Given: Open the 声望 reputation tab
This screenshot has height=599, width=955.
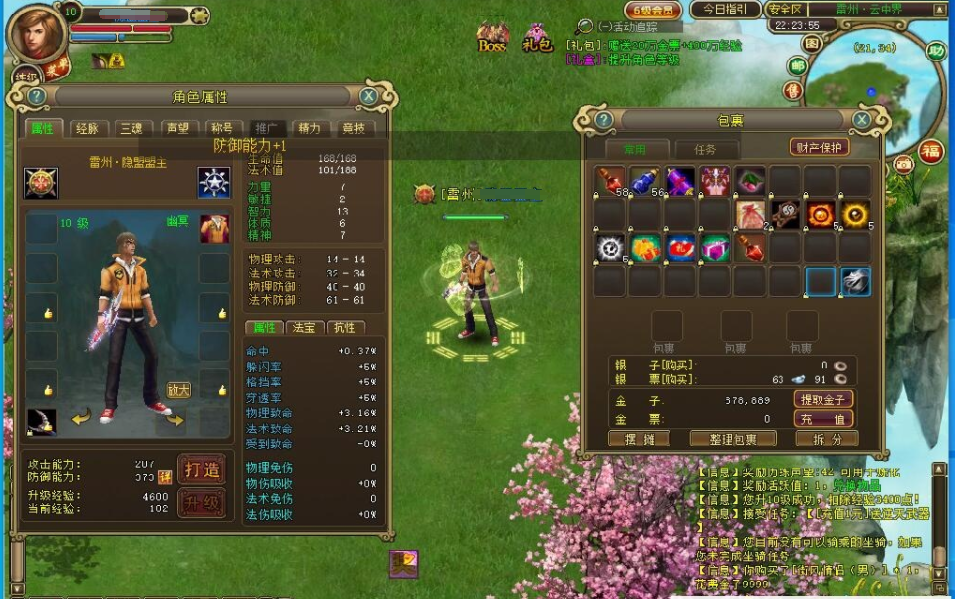Looking at the screenshot, I should click(177, 128).
